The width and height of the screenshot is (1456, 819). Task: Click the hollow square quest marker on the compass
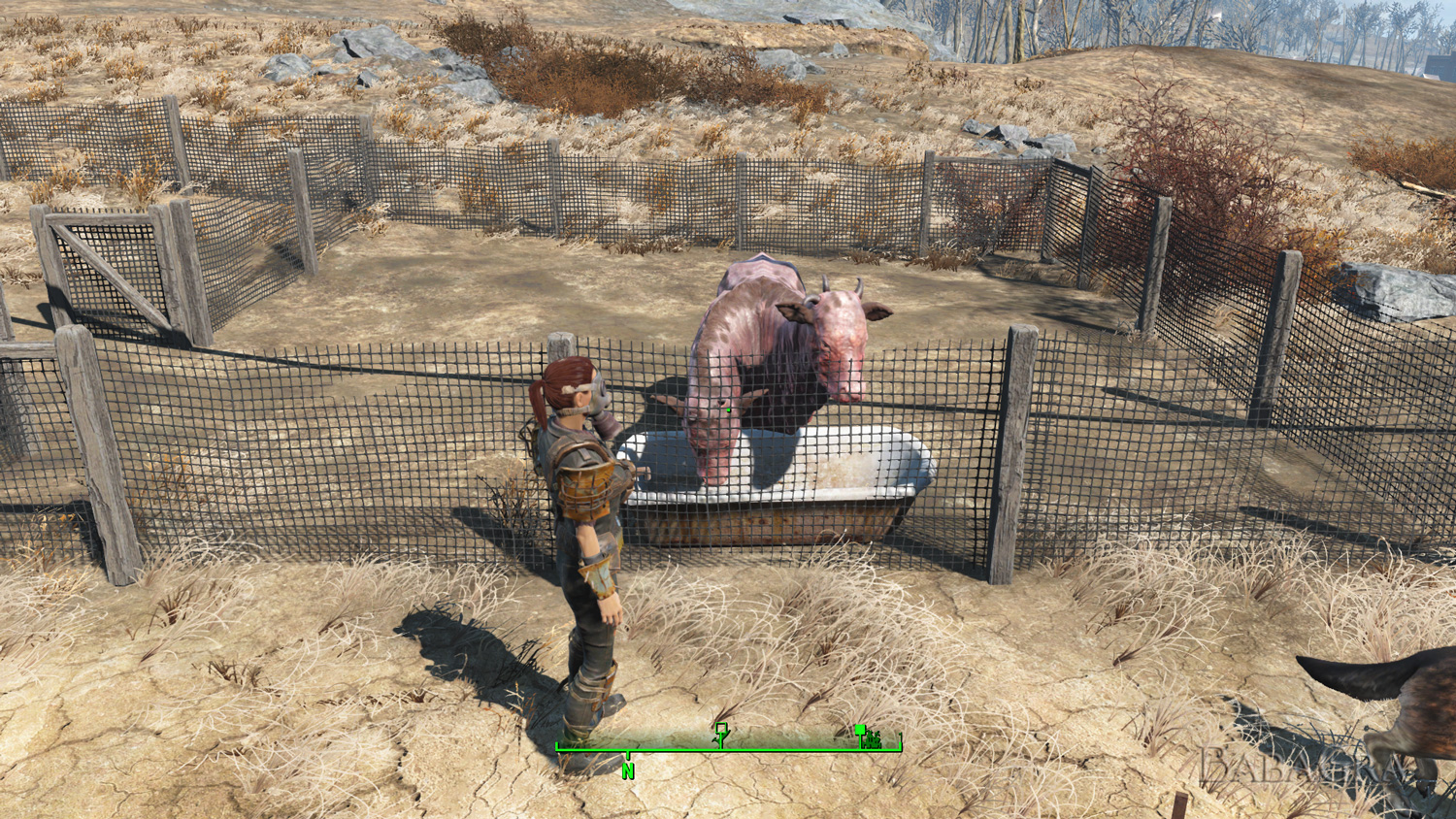(x=721, y=729)
